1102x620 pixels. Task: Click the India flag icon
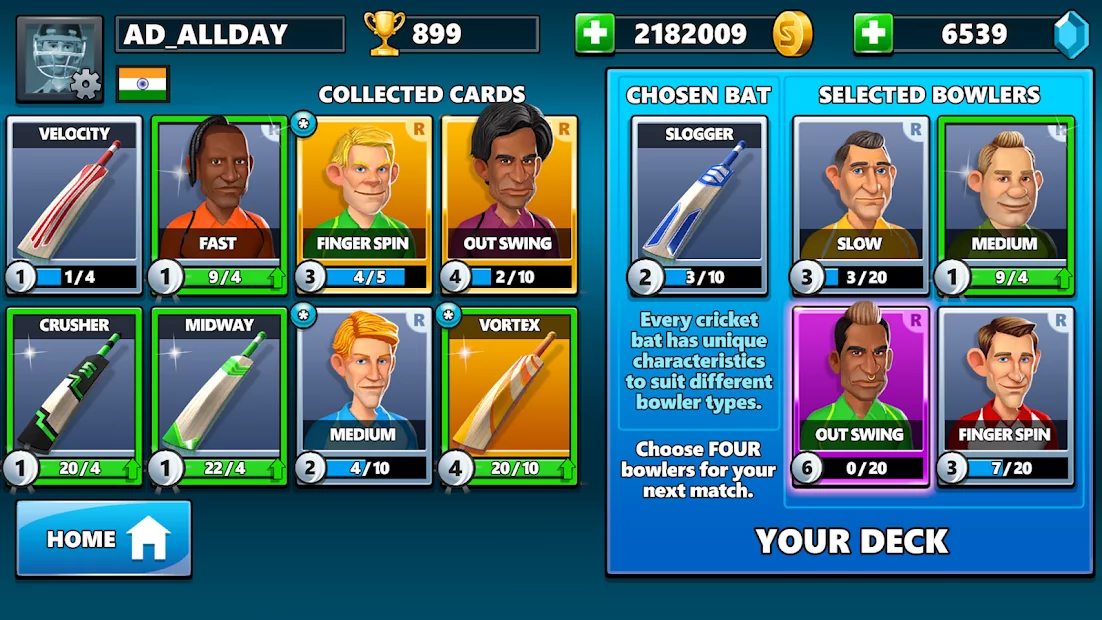(x=143, y=84)
